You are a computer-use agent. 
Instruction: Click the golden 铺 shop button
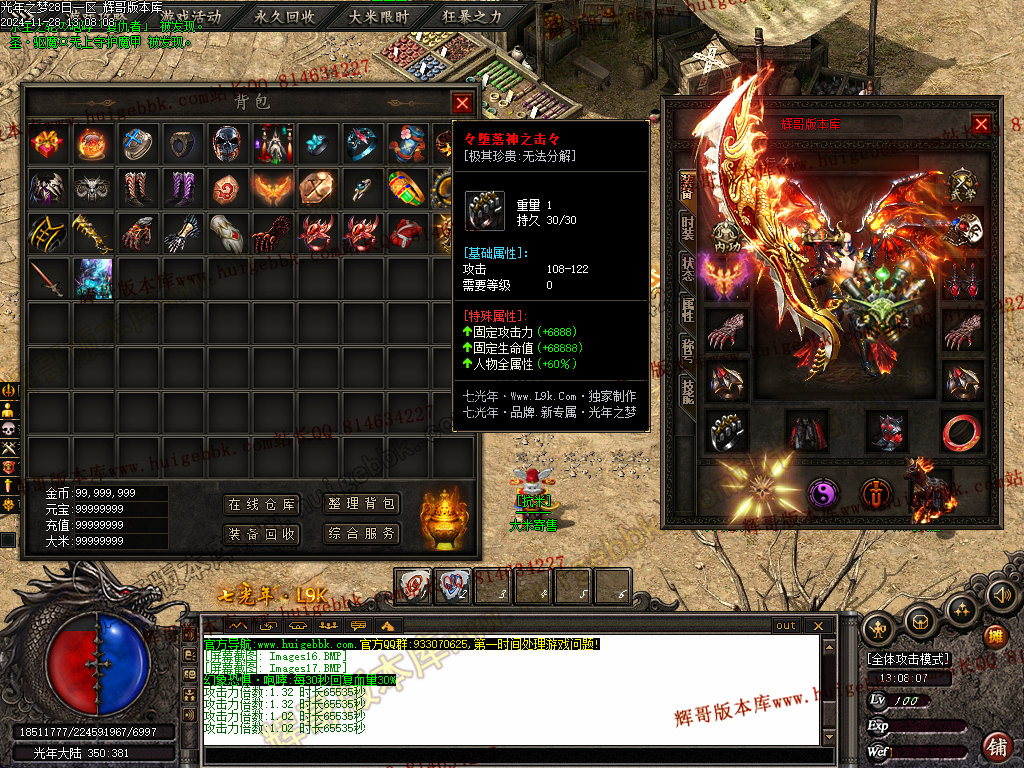coord(997,744)
